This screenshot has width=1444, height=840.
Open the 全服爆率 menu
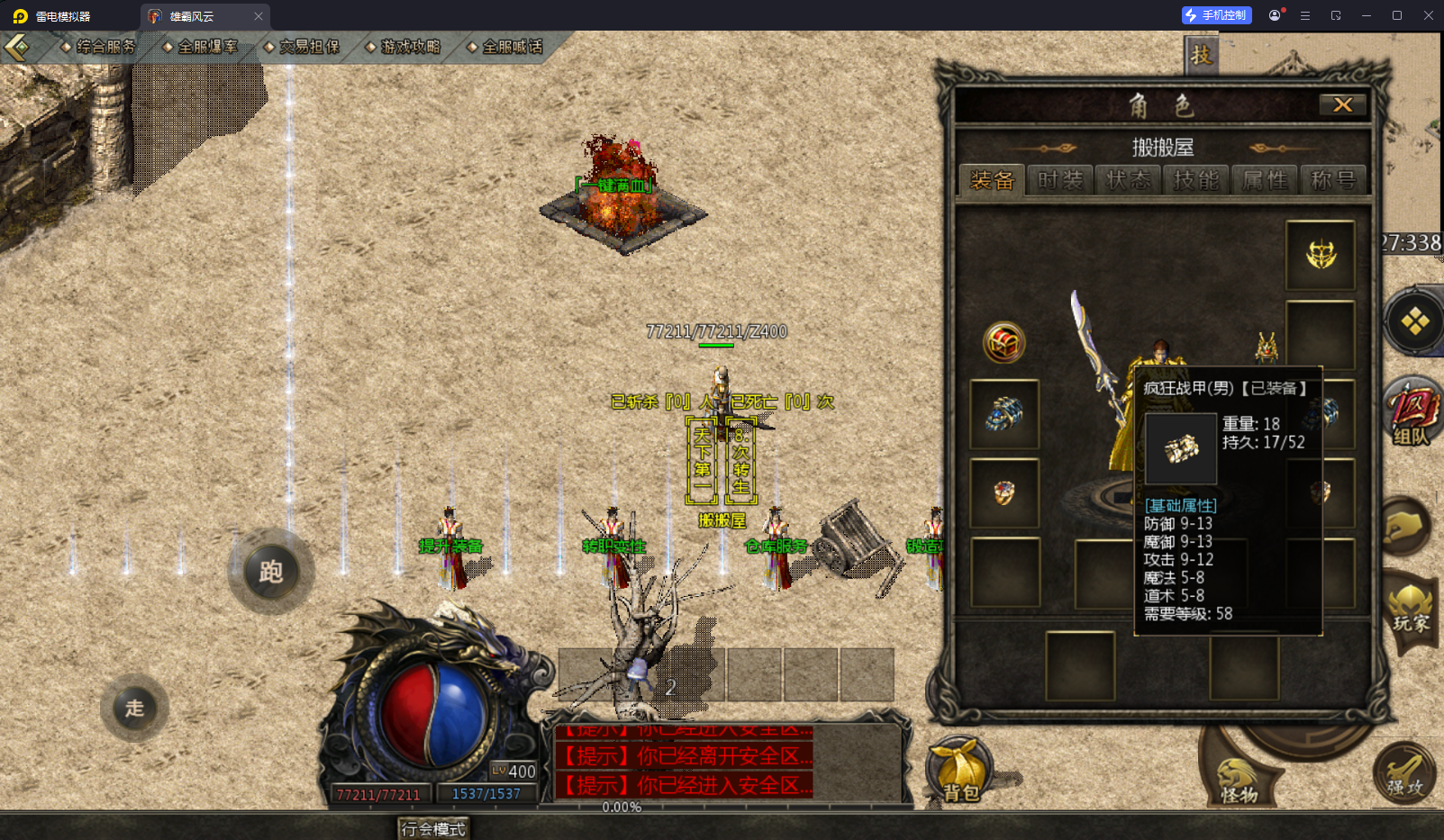point(201,47)
